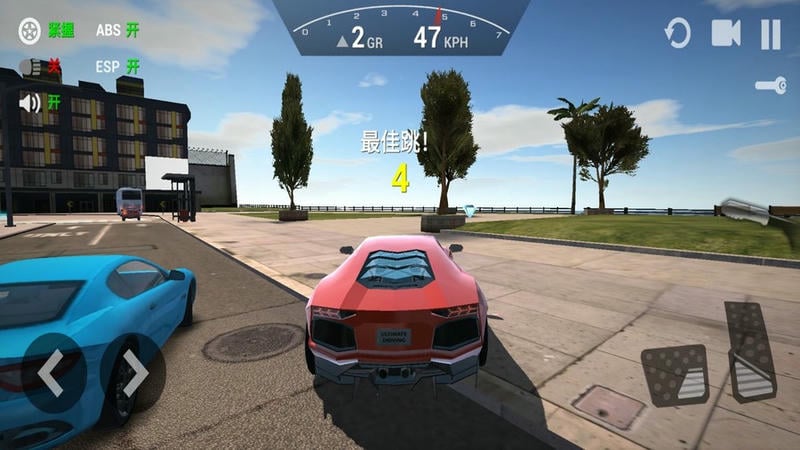This screenshot has height=450, width=800.
Task: Tap the pause button
Action: pyautogui.click(x=770, y=34)
